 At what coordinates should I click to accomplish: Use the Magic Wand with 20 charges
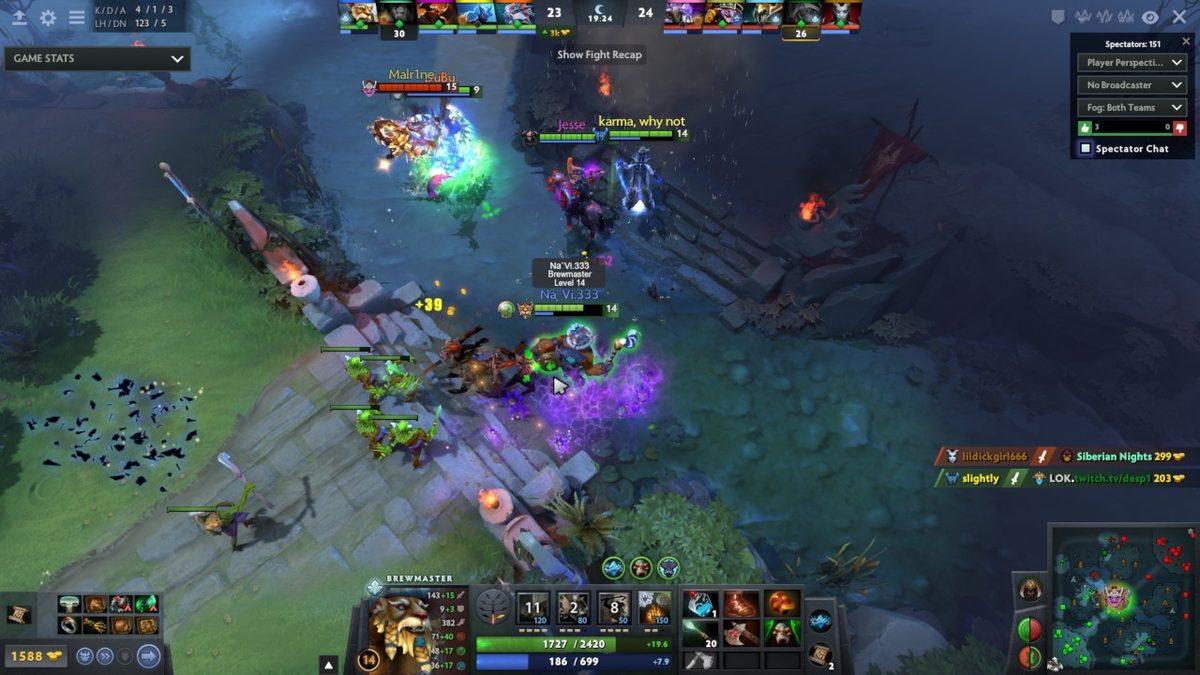[702, 632]
